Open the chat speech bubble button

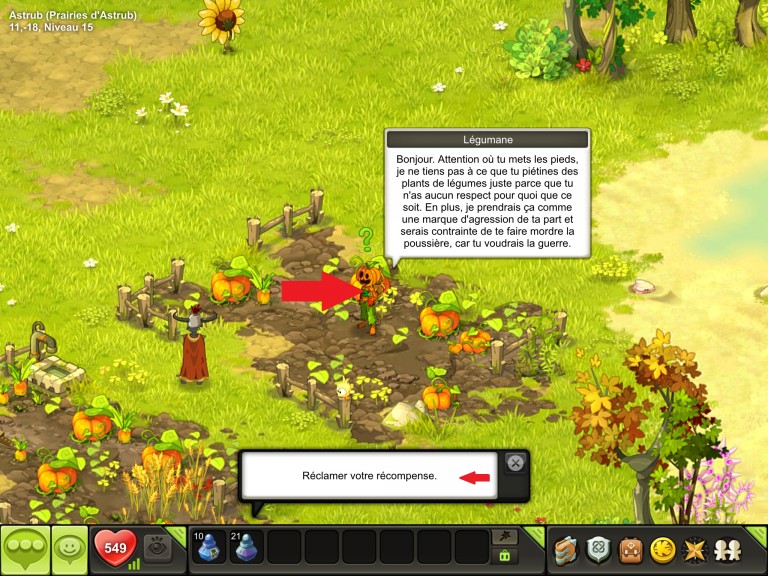point(24,549)
